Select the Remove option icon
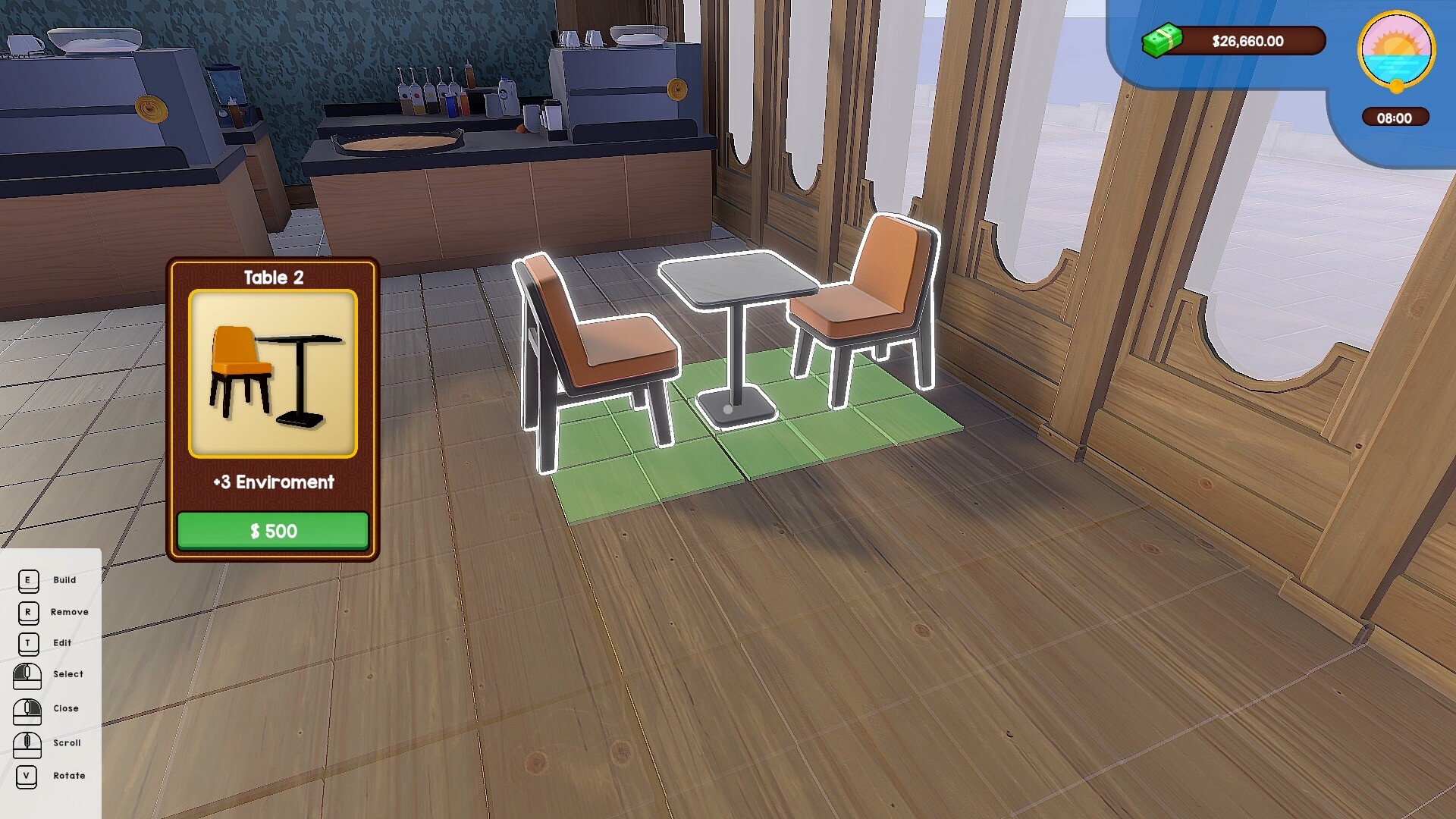 (x=28, y=612)
